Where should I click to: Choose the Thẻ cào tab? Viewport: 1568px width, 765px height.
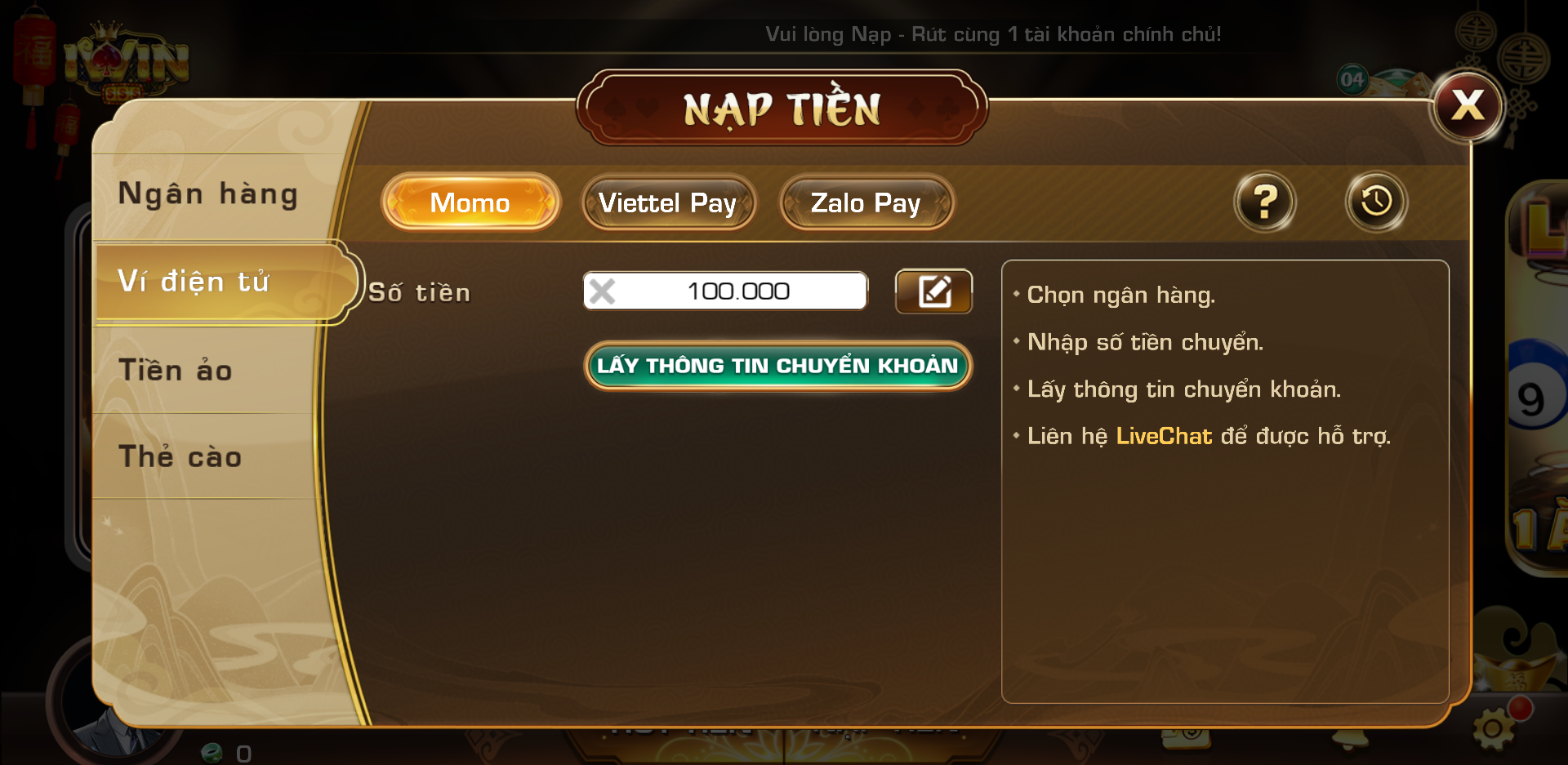(x=180, y=456)
